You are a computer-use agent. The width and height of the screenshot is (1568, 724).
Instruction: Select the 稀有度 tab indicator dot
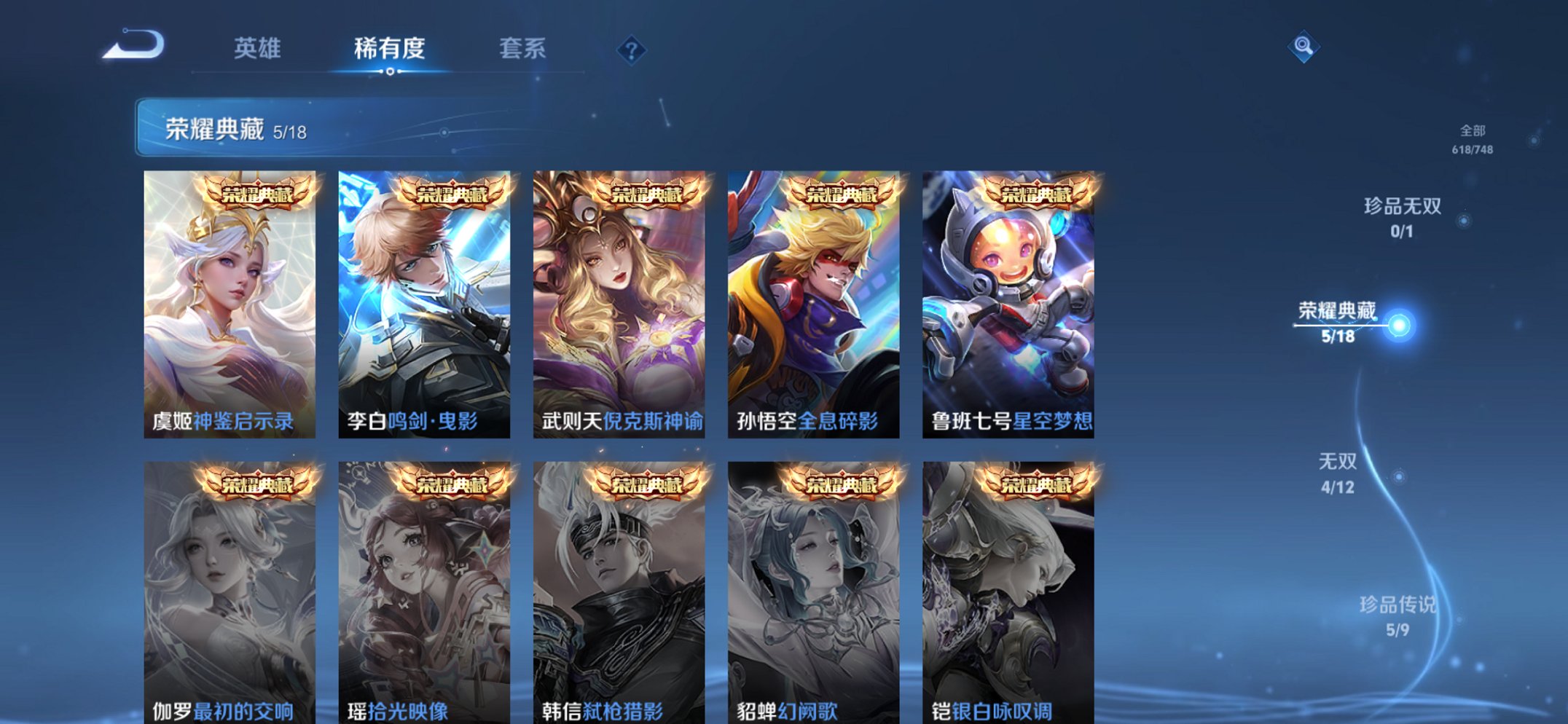click(391, 72)
